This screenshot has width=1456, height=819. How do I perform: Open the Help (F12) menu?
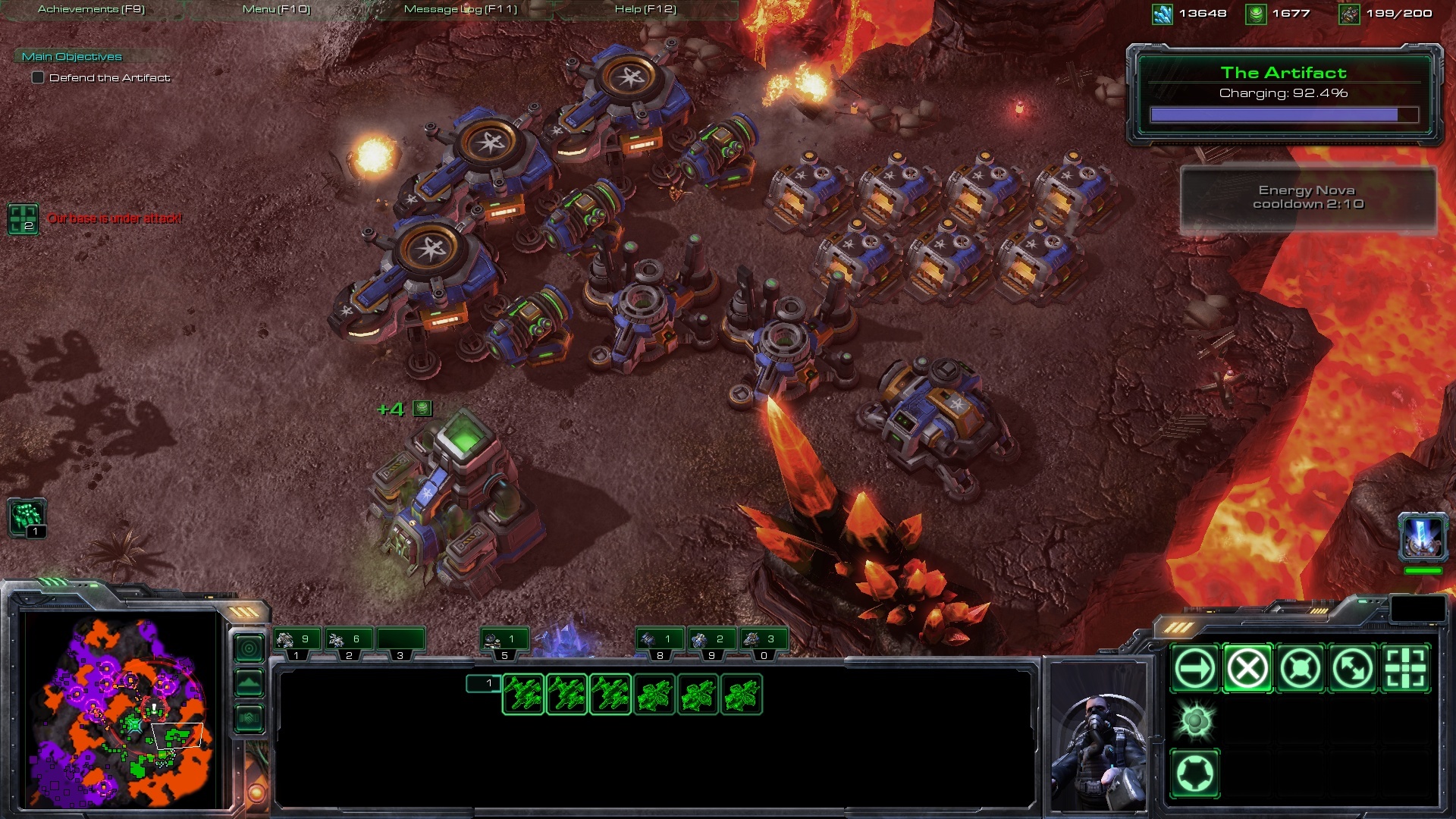pyautogui.click(x=645, y=9)
